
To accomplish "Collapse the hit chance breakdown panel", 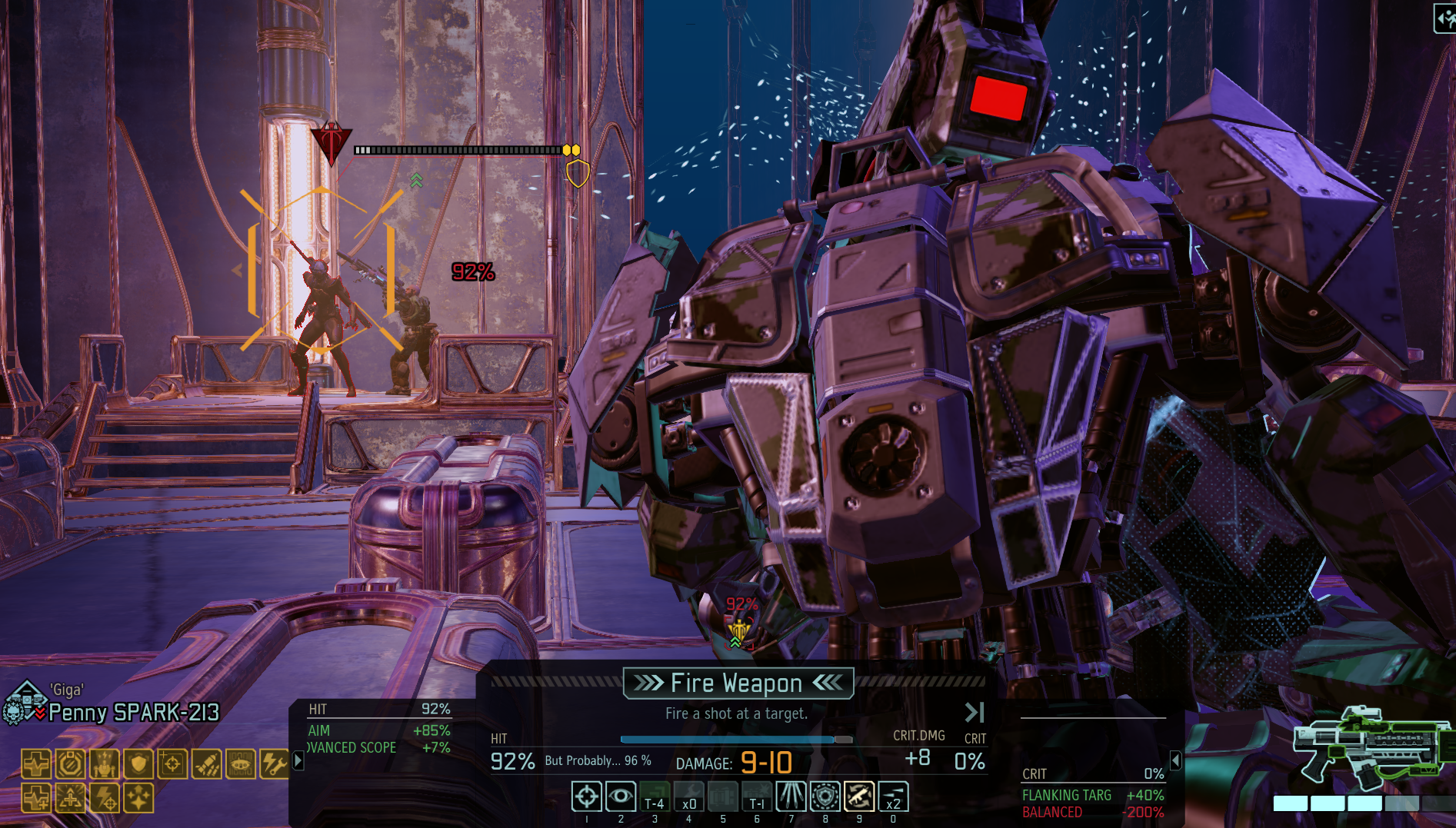I will click(x=298, y=761).
